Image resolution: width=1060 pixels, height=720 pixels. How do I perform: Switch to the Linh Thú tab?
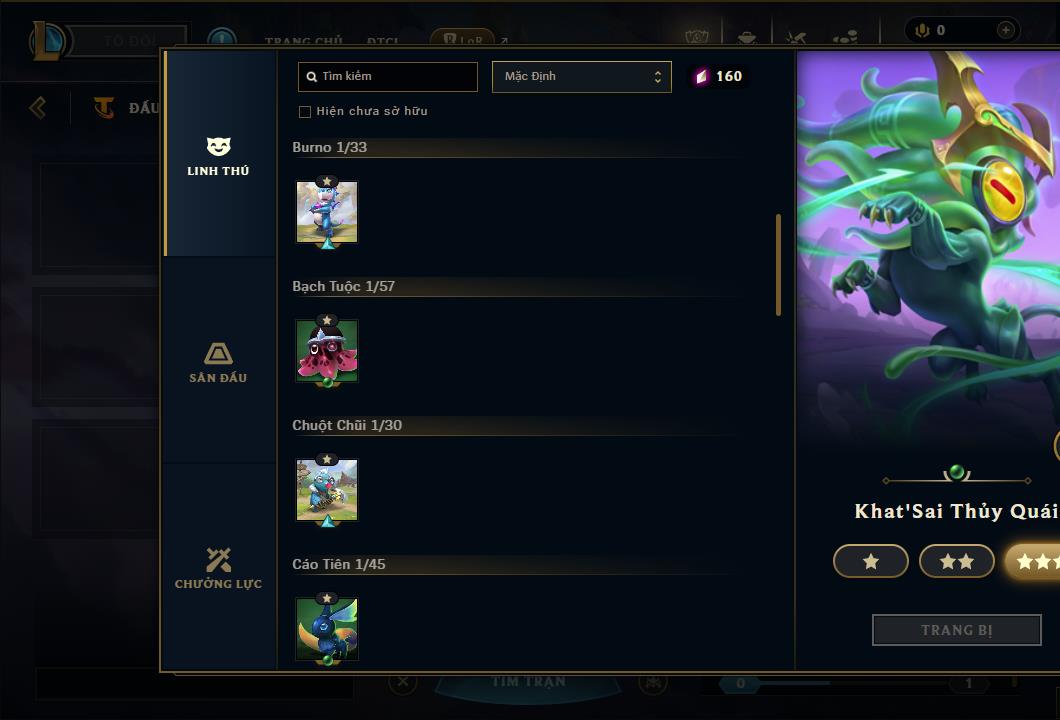pos(218,157)
